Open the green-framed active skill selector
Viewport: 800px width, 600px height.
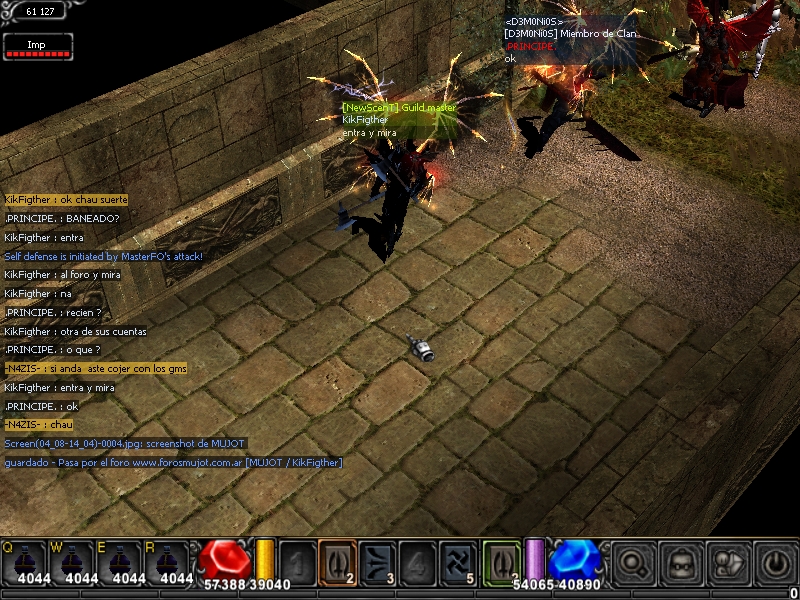tap(502, 561)
